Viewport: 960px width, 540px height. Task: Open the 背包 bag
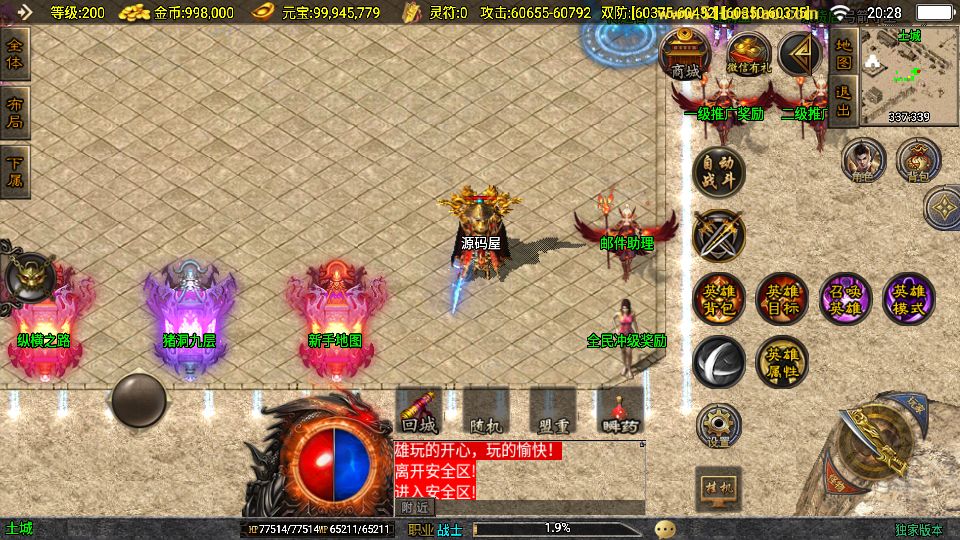click(x=917, y=160)
